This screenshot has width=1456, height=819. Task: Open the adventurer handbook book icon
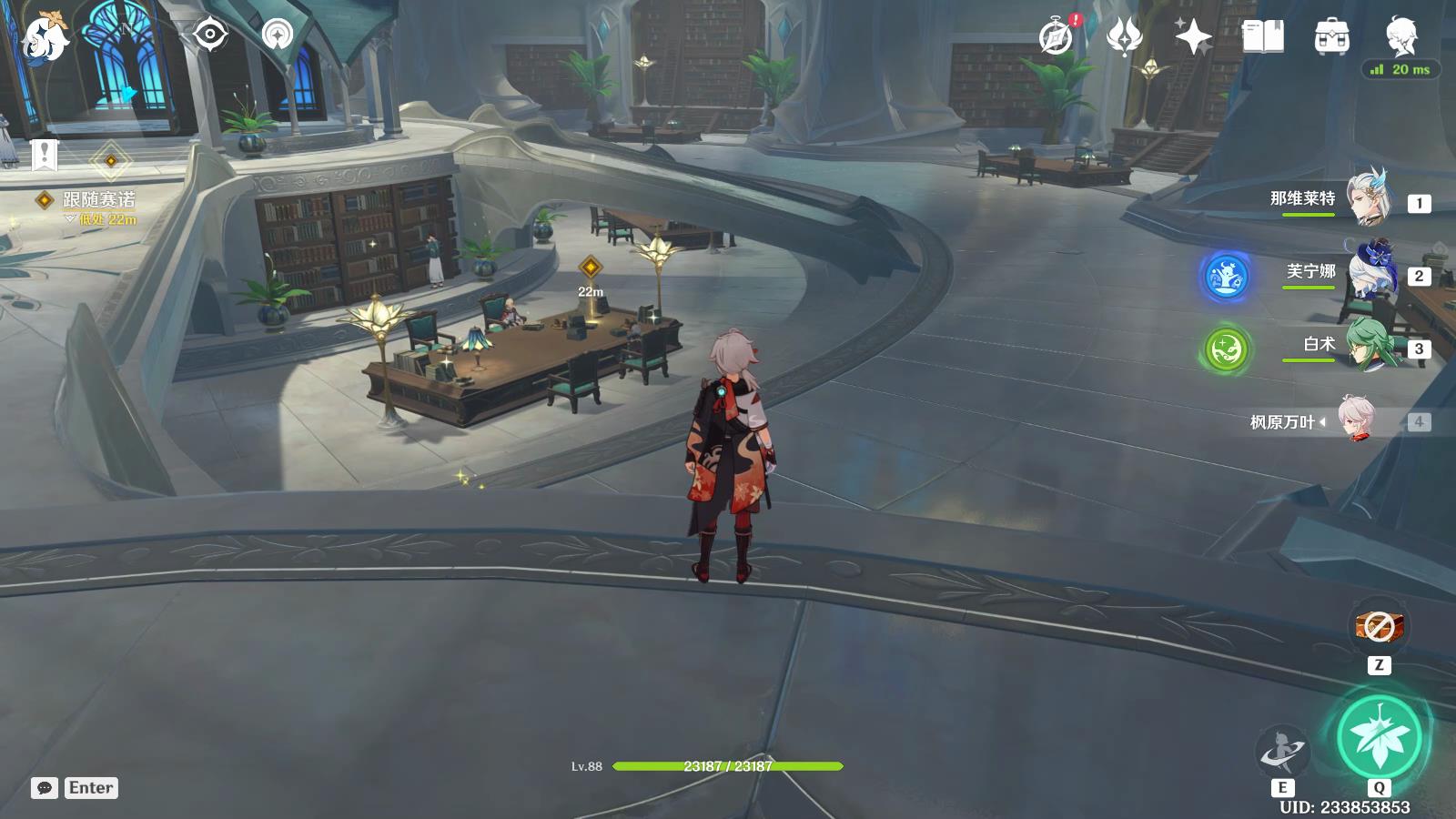(x=1262, y=37)
